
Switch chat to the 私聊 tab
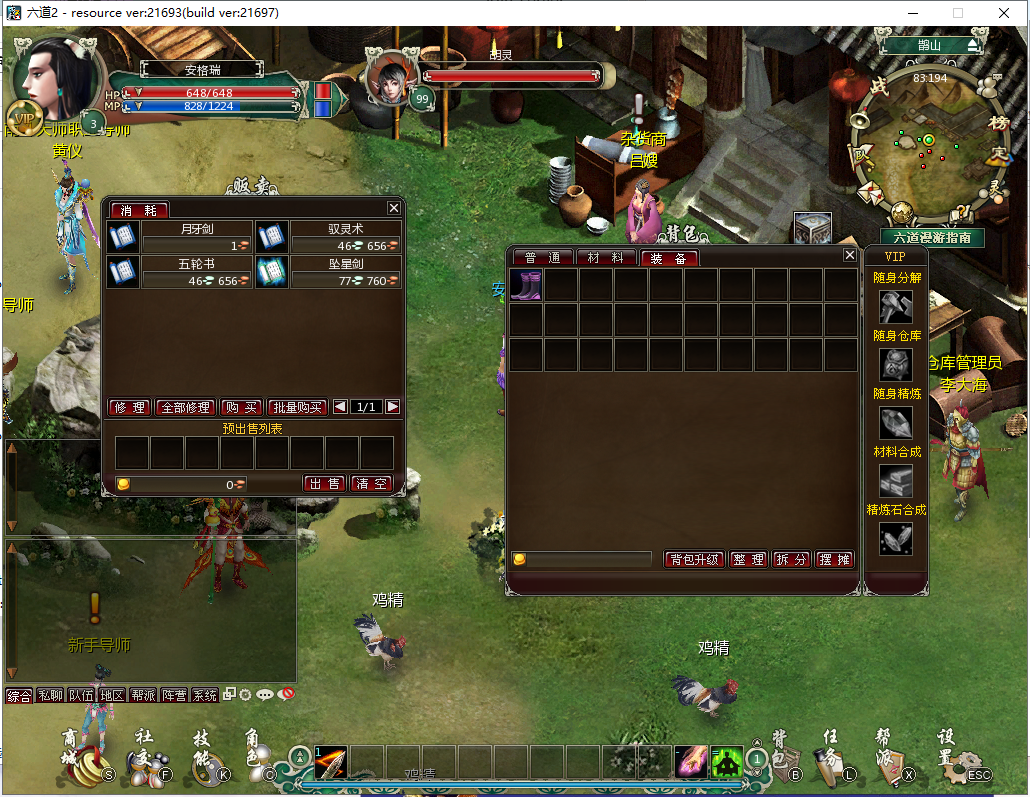coord(49,695)
